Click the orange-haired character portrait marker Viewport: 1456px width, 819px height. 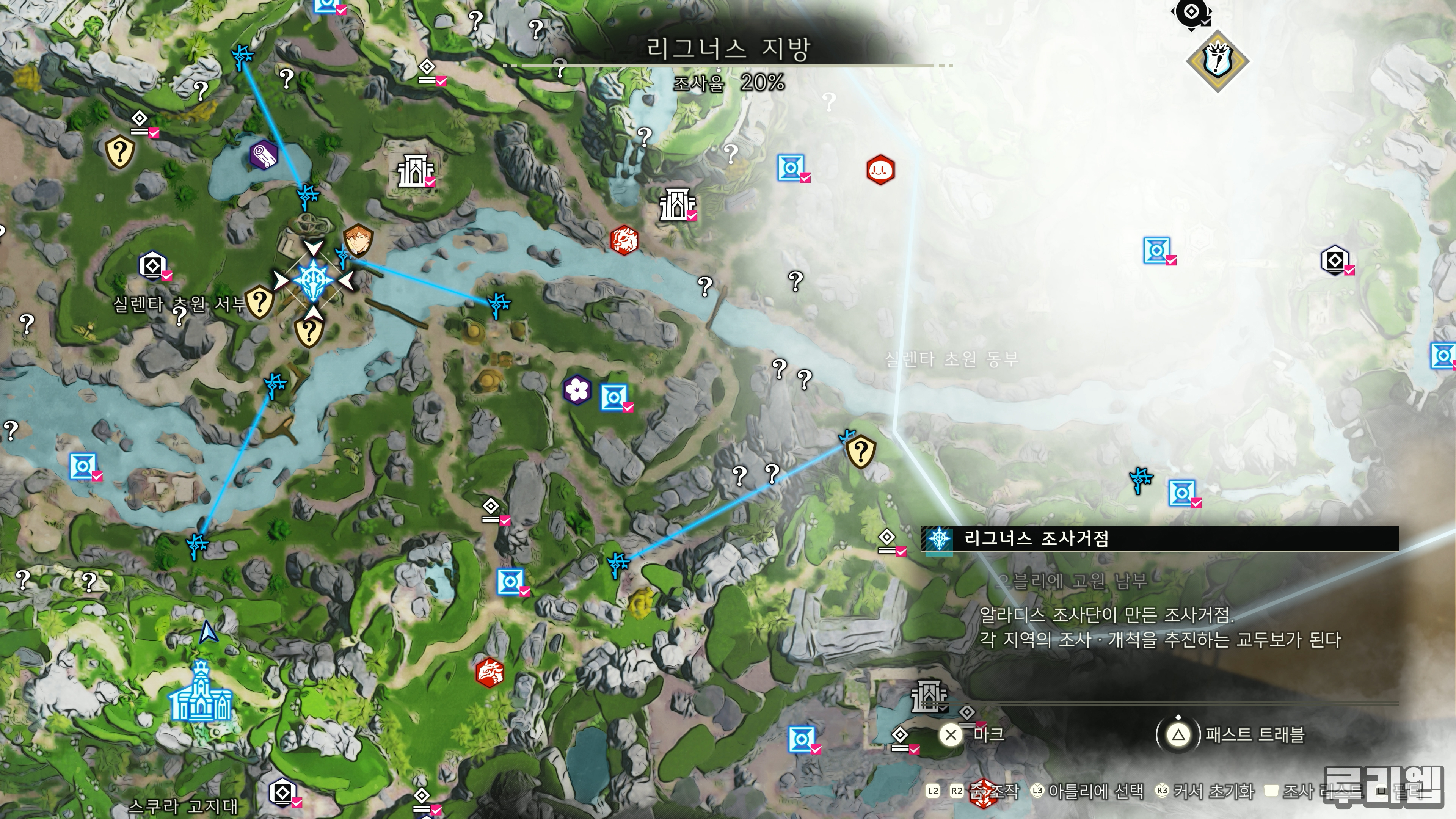[357, 240]
